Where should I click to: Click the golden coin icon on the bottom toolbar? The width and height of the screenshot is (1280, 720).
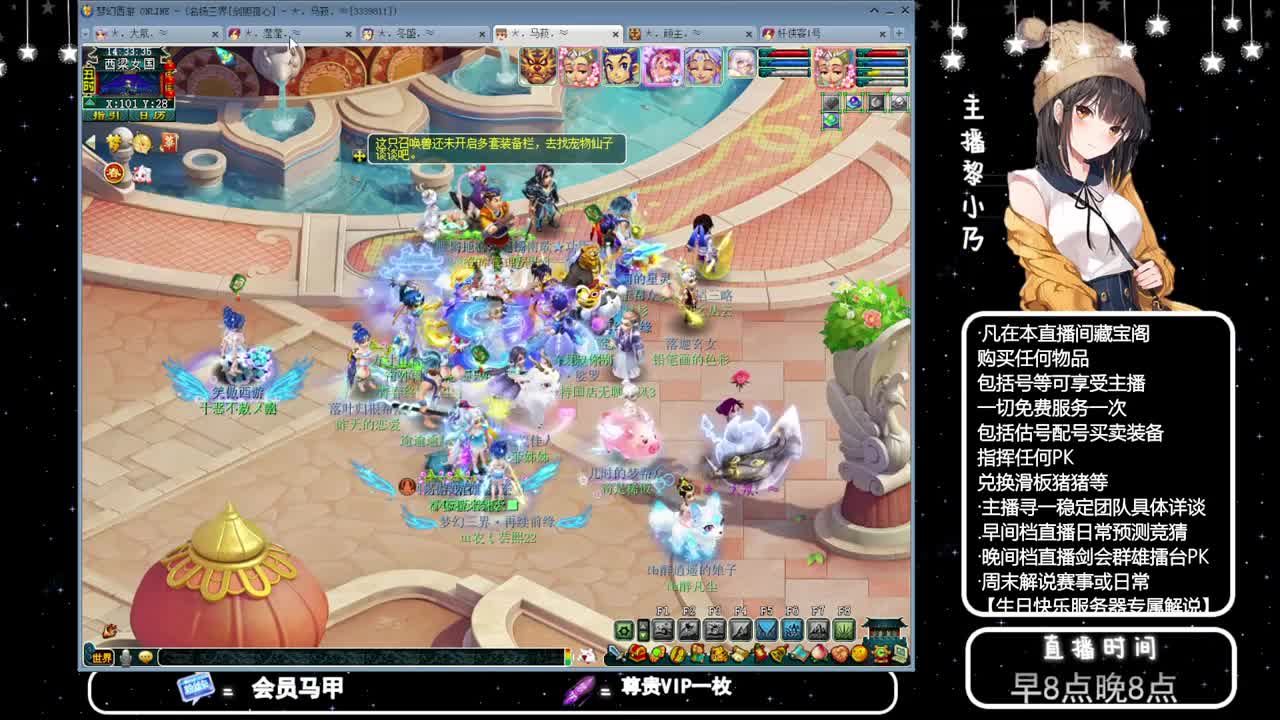677,654
